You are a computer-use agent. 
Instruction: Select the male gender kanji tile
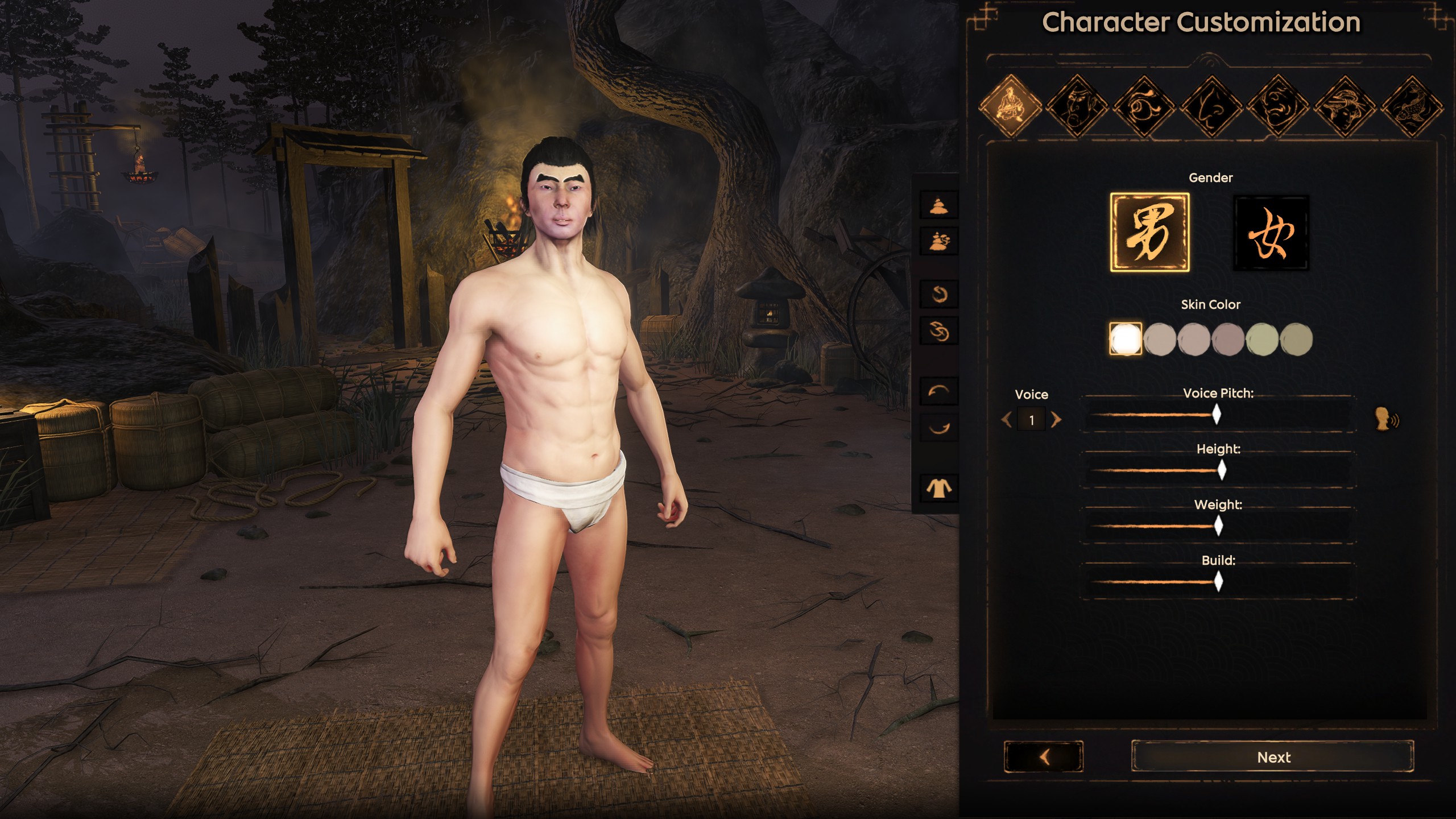point(1149,232)
